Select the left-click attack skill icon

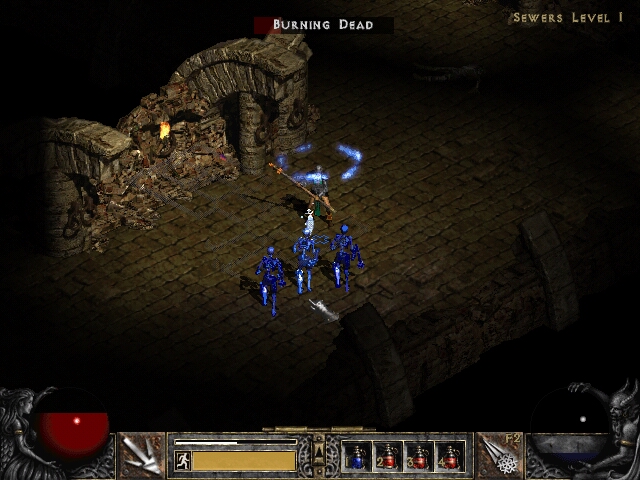(x=140, y=455)
